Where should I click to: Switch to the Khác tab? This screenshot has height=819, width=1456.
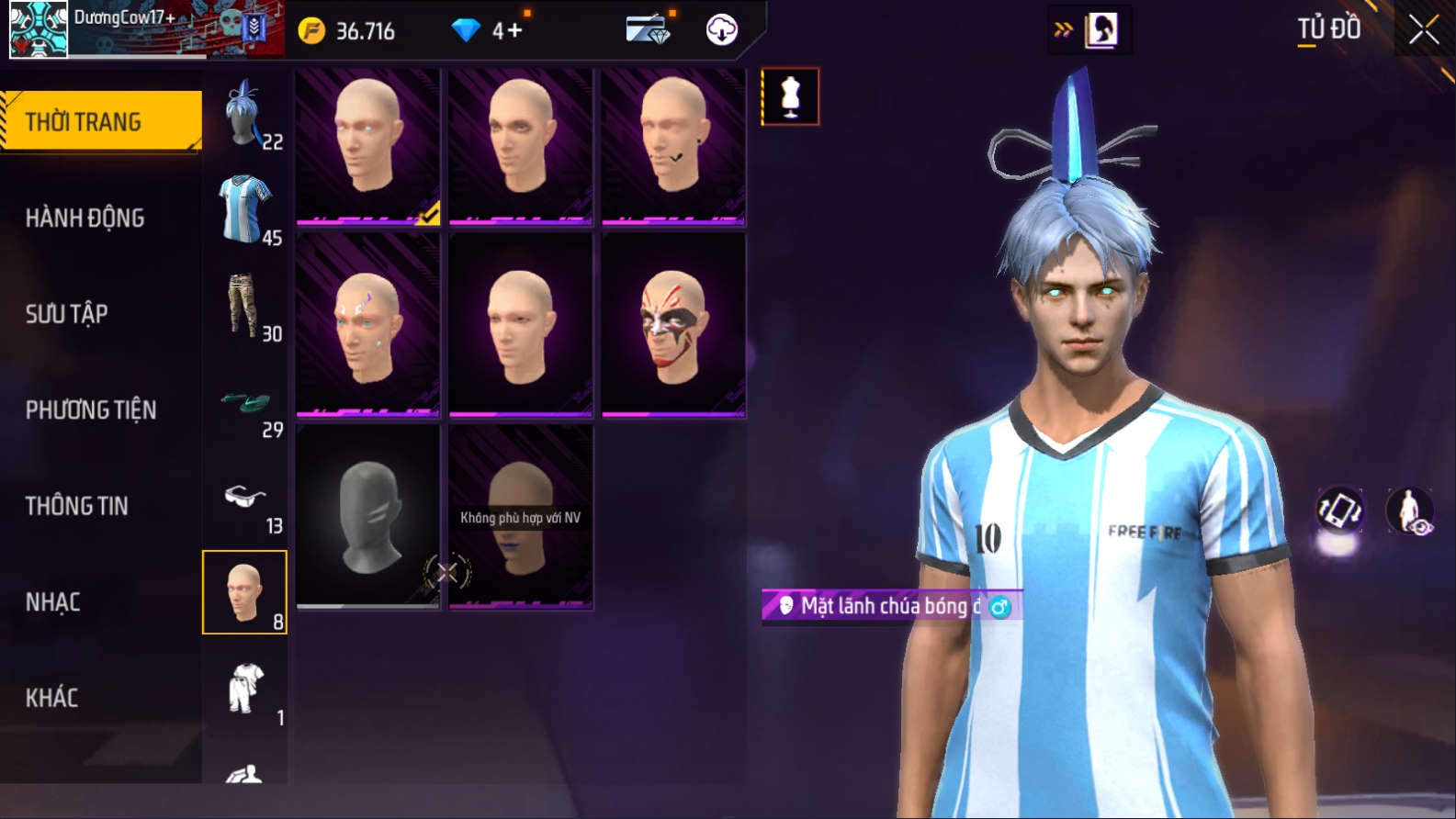click(51, 698)
